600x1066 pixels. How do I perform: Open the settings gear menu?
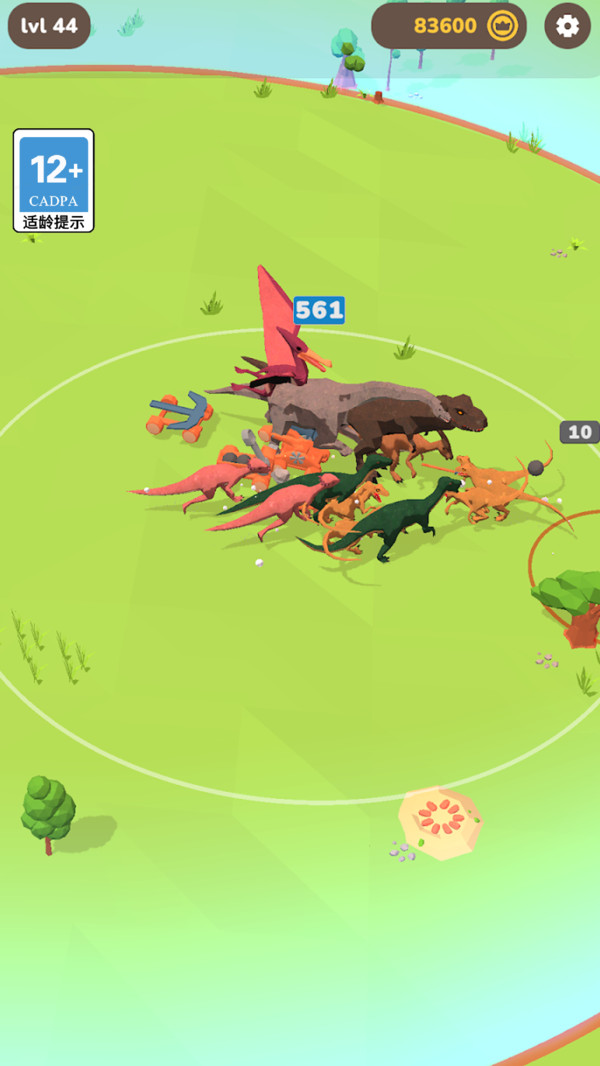[x=567, y=26]
